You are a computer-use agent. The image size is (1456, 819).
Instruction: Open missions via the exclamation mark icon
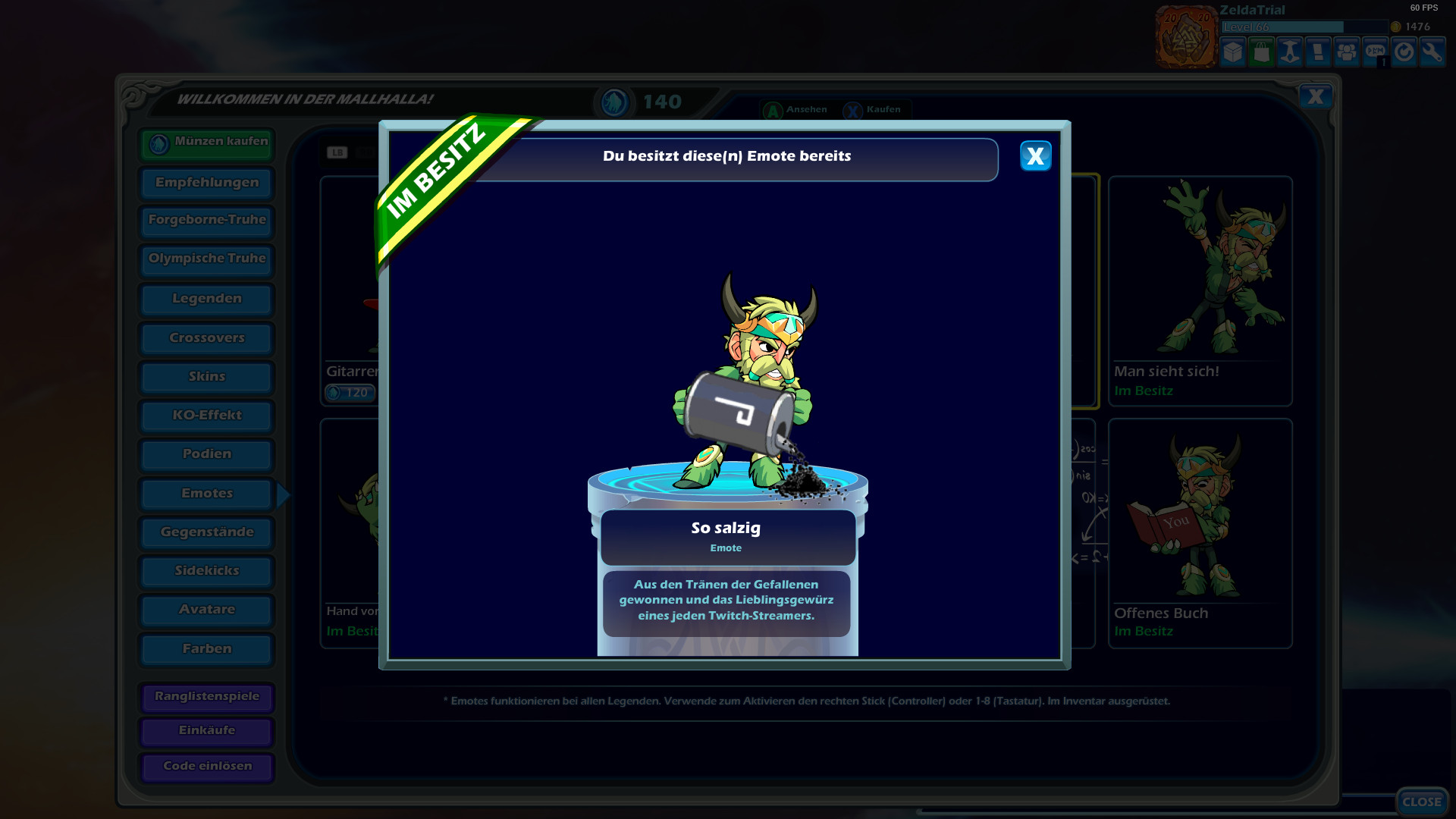pos(1318,52)
